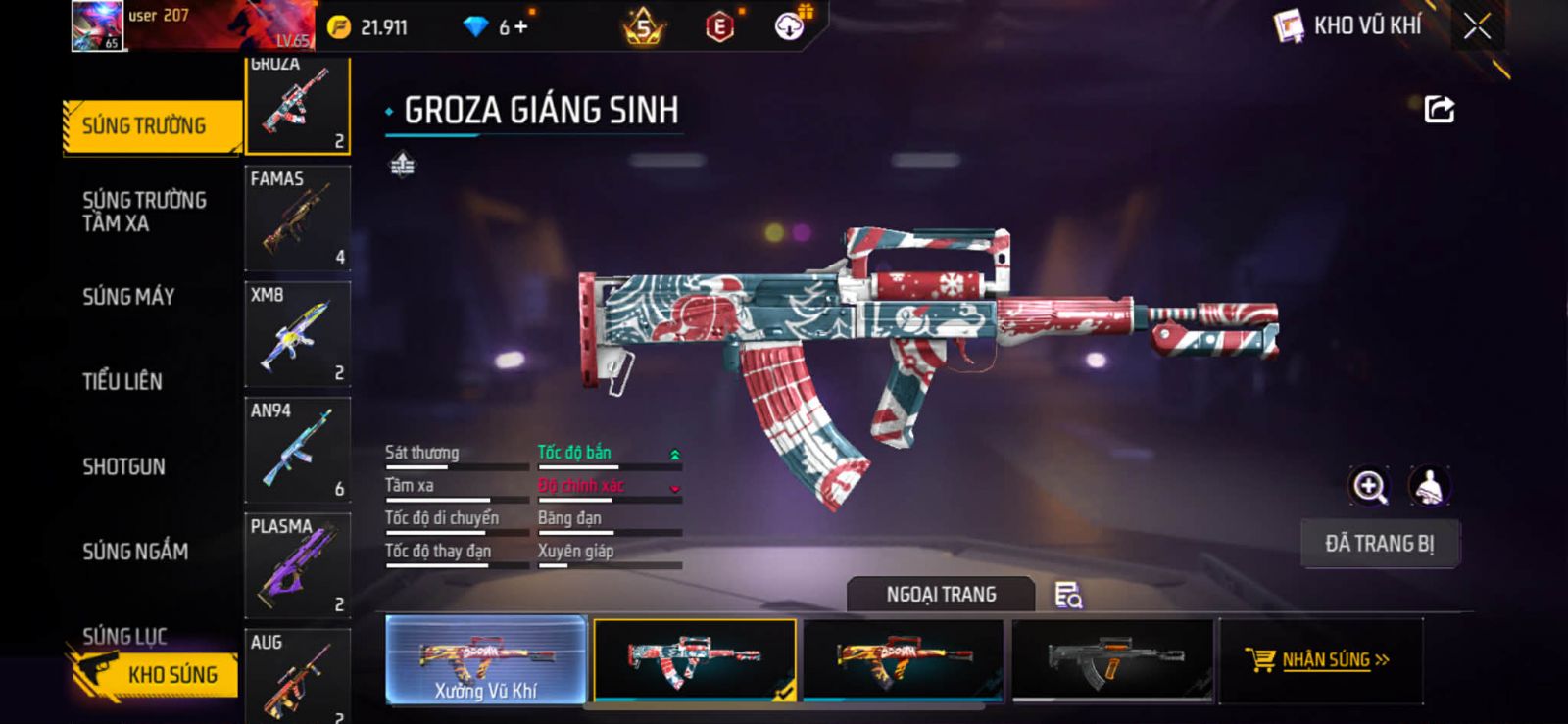Open the AUG weapon tile
Viewport: 1568px width, 724px height.
tap(297, 676)
